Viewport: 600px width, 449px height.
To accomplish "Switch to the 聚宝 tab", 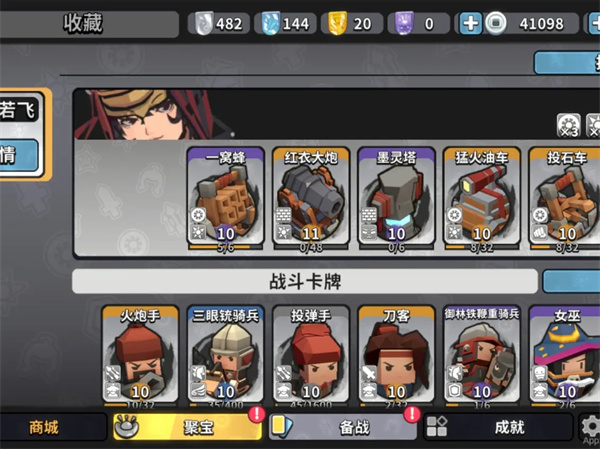I will click(x=188, y=428).
